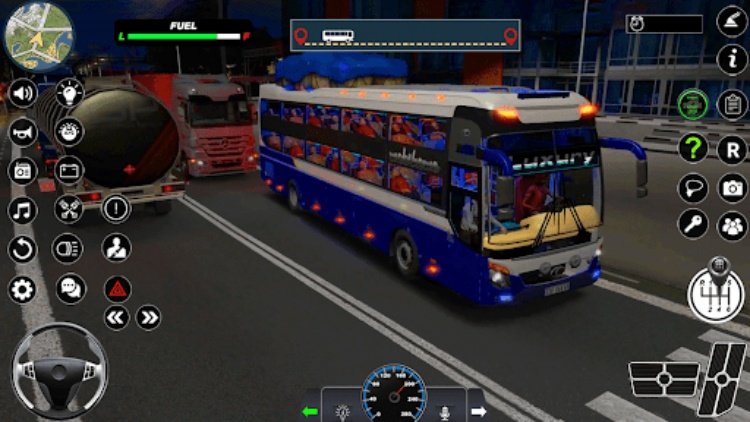Tap the music note button
This screenshot has height=422, width=750.
tap(22, 211)
